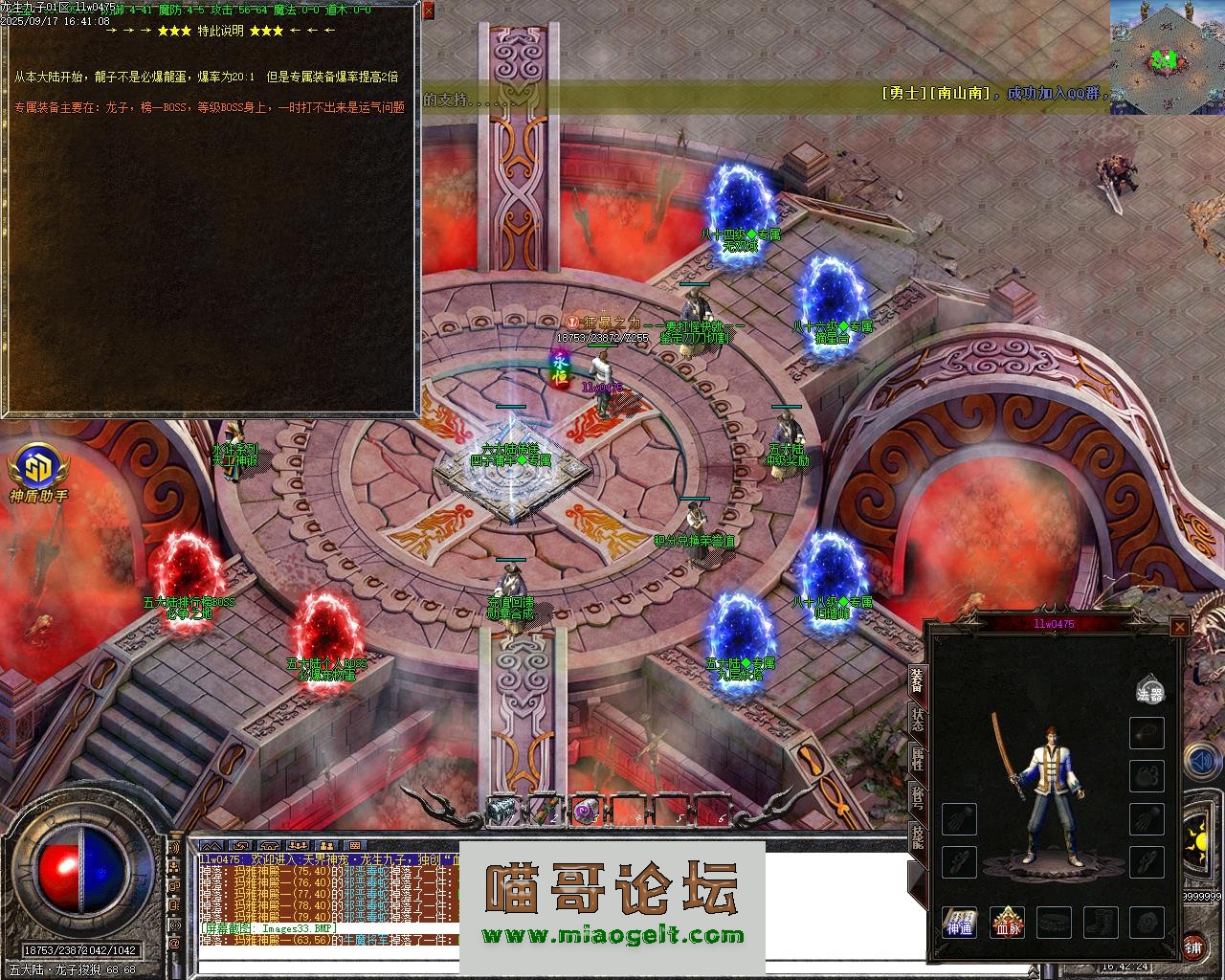Use the purple orb hotbar item
The width and height of the screenshot is (1225, 980).
(585, 811)
